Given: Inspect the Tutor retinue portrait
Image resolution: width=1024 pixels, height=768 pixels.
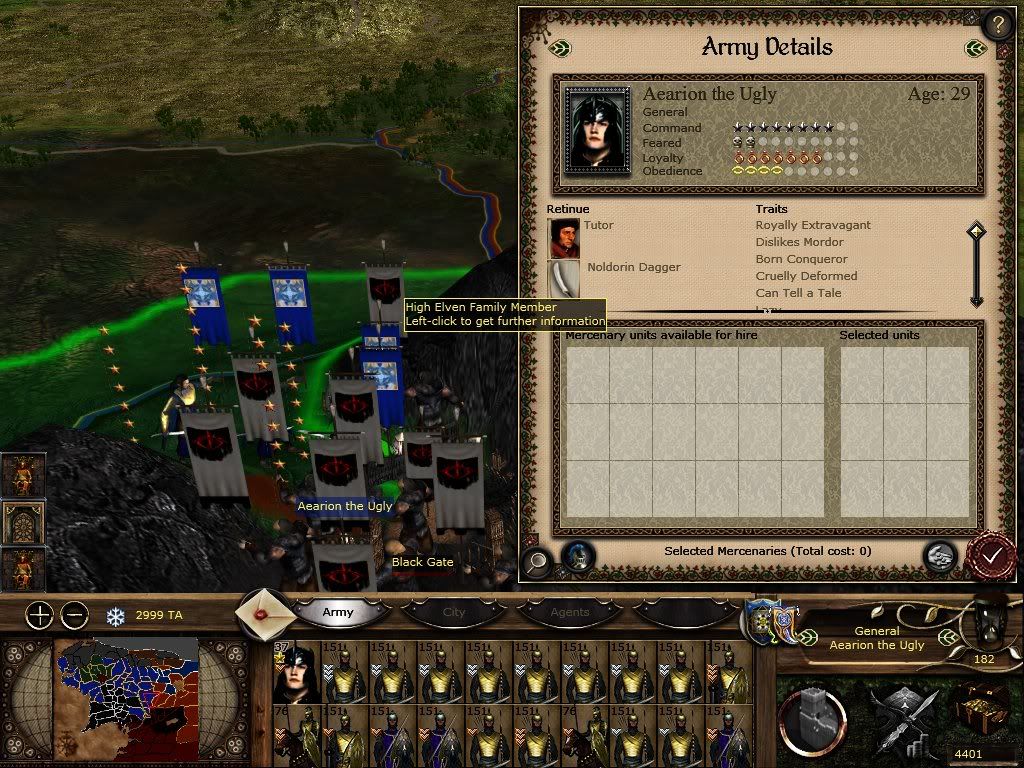Looking at the screenshot, I should click(564, 238).
